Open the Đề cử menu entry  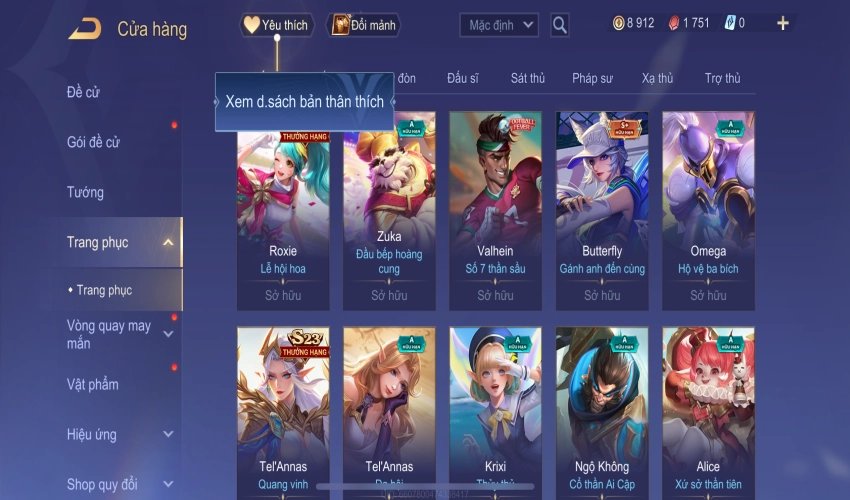click(83, 92)
